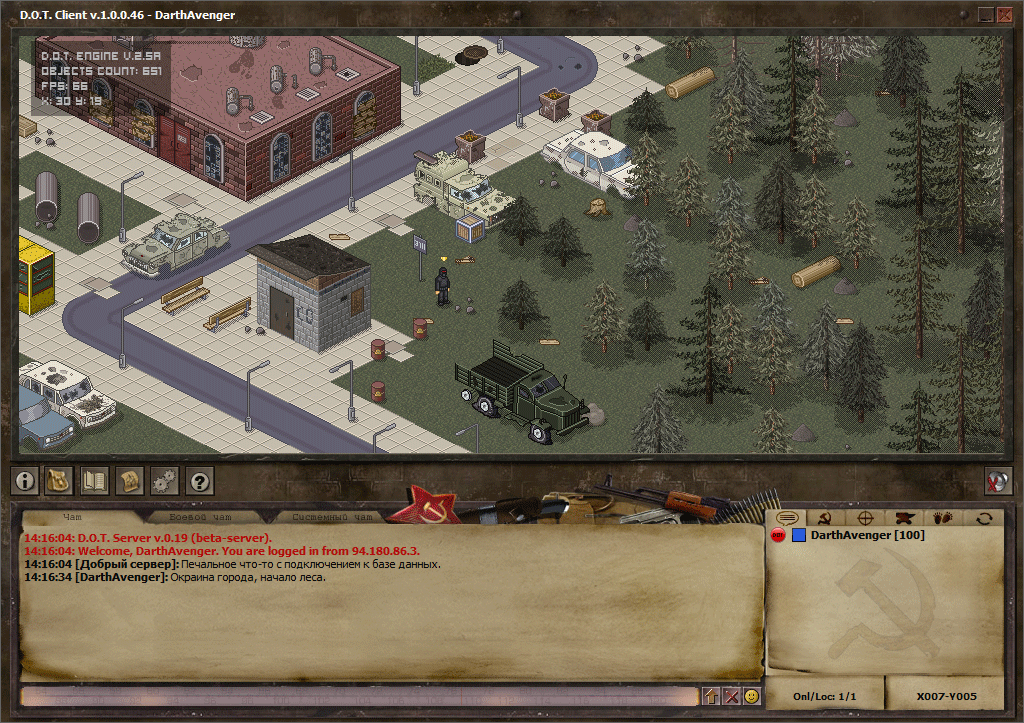1024x723 pixels.
Task: Toggle sound with the muted speaker icon
Action: point(997,481)
